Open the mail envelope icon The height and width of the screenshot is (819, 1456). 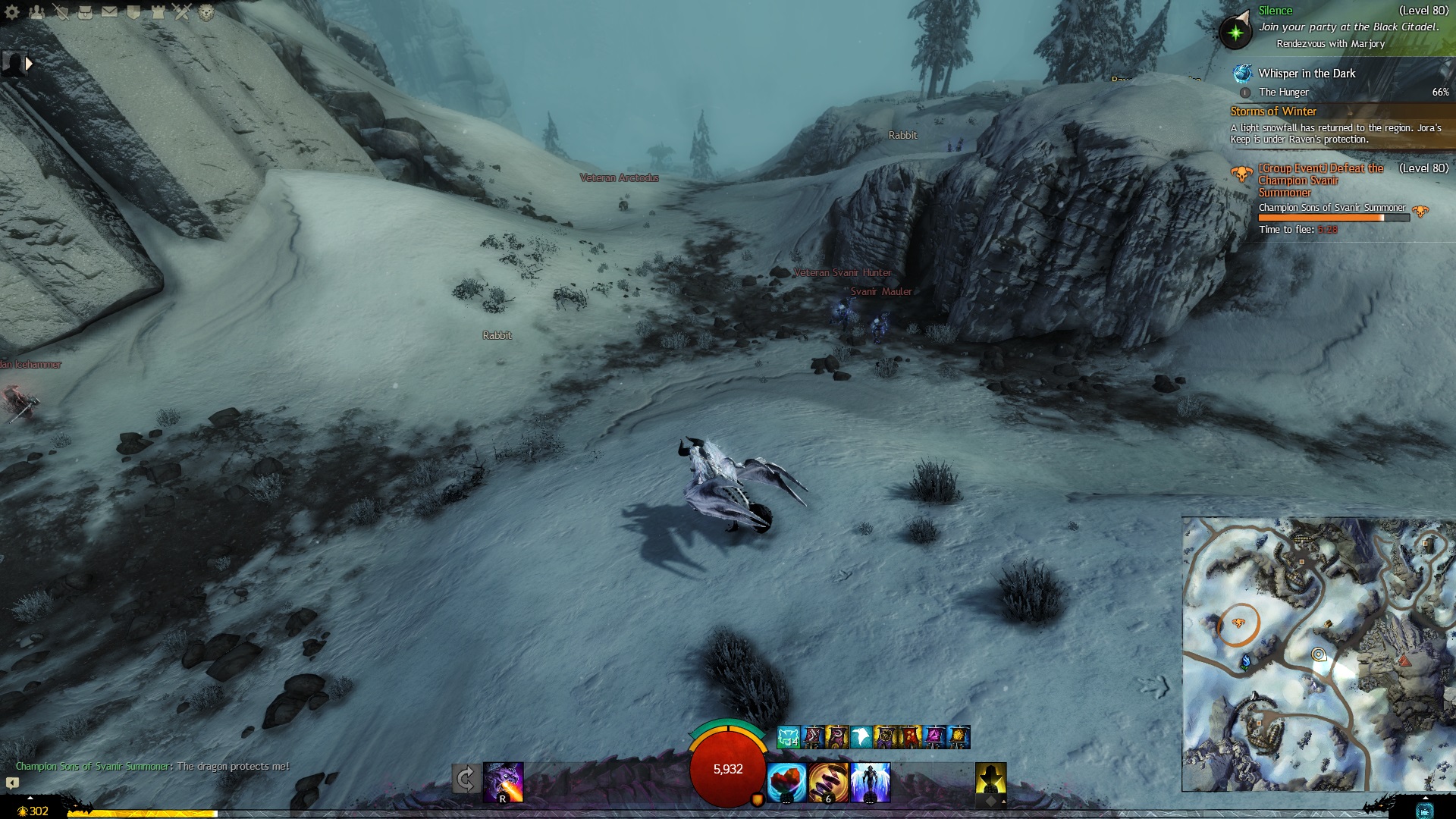pyautogui.click(x=109, y=12)
